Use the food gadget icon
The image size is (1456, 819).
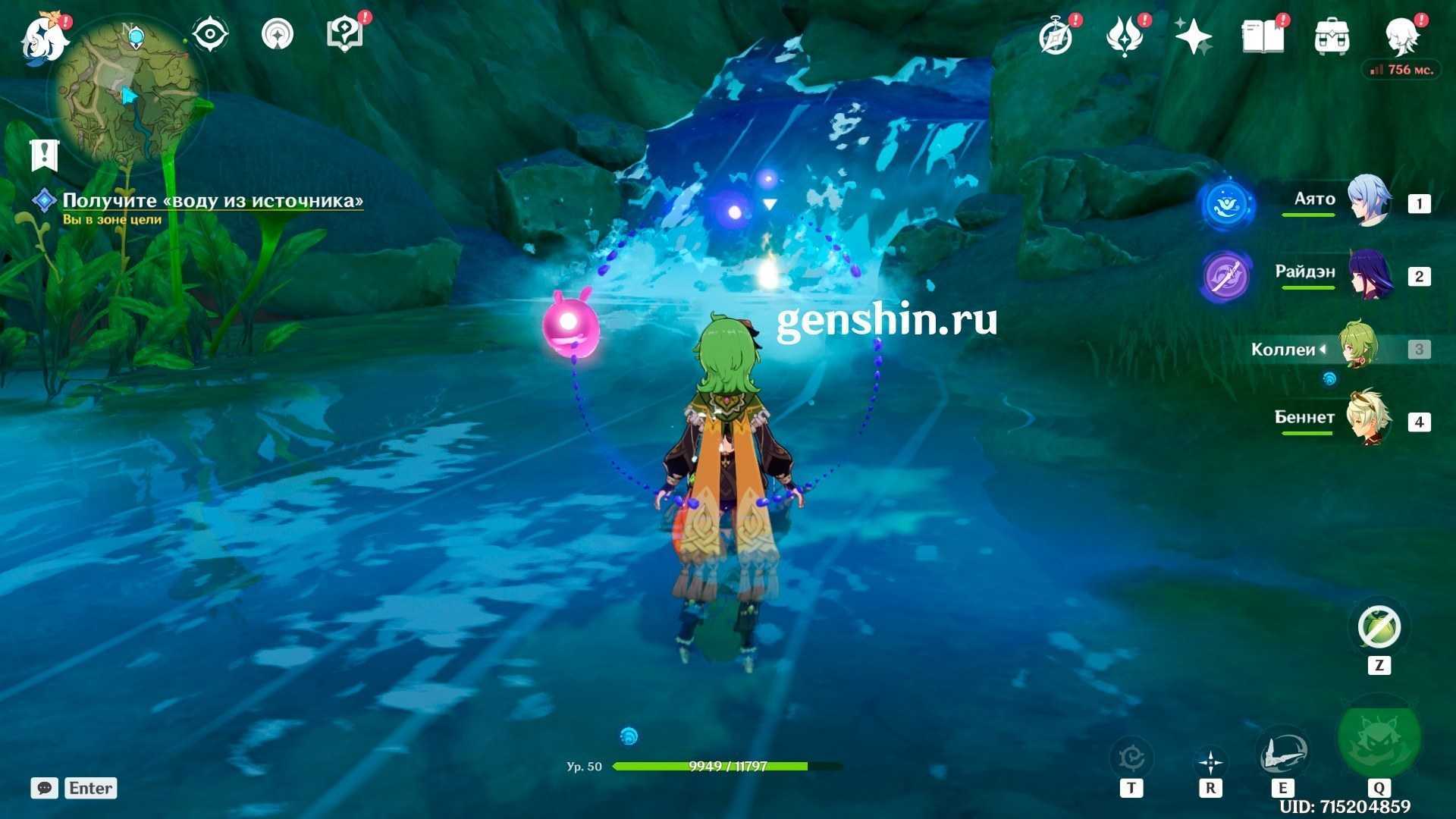(x=1379, y=628)
